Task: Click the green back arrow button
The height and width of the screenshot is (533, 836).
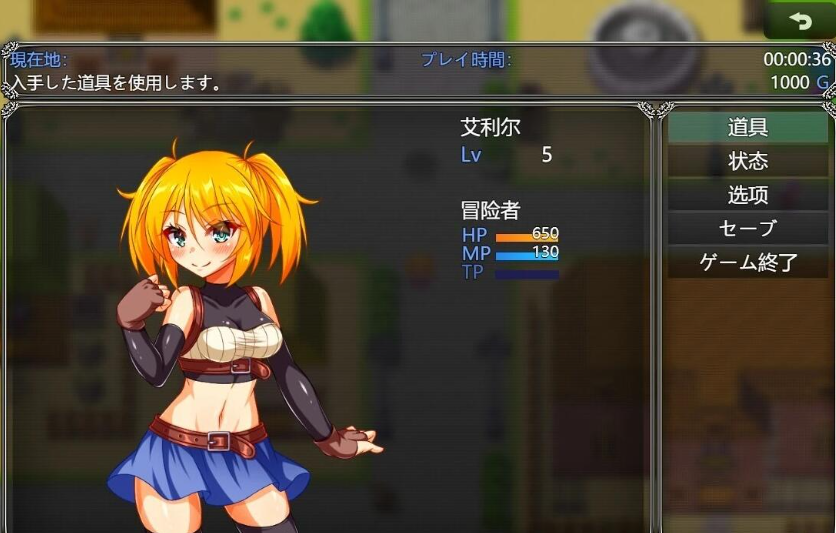Action: pos(799,20)
